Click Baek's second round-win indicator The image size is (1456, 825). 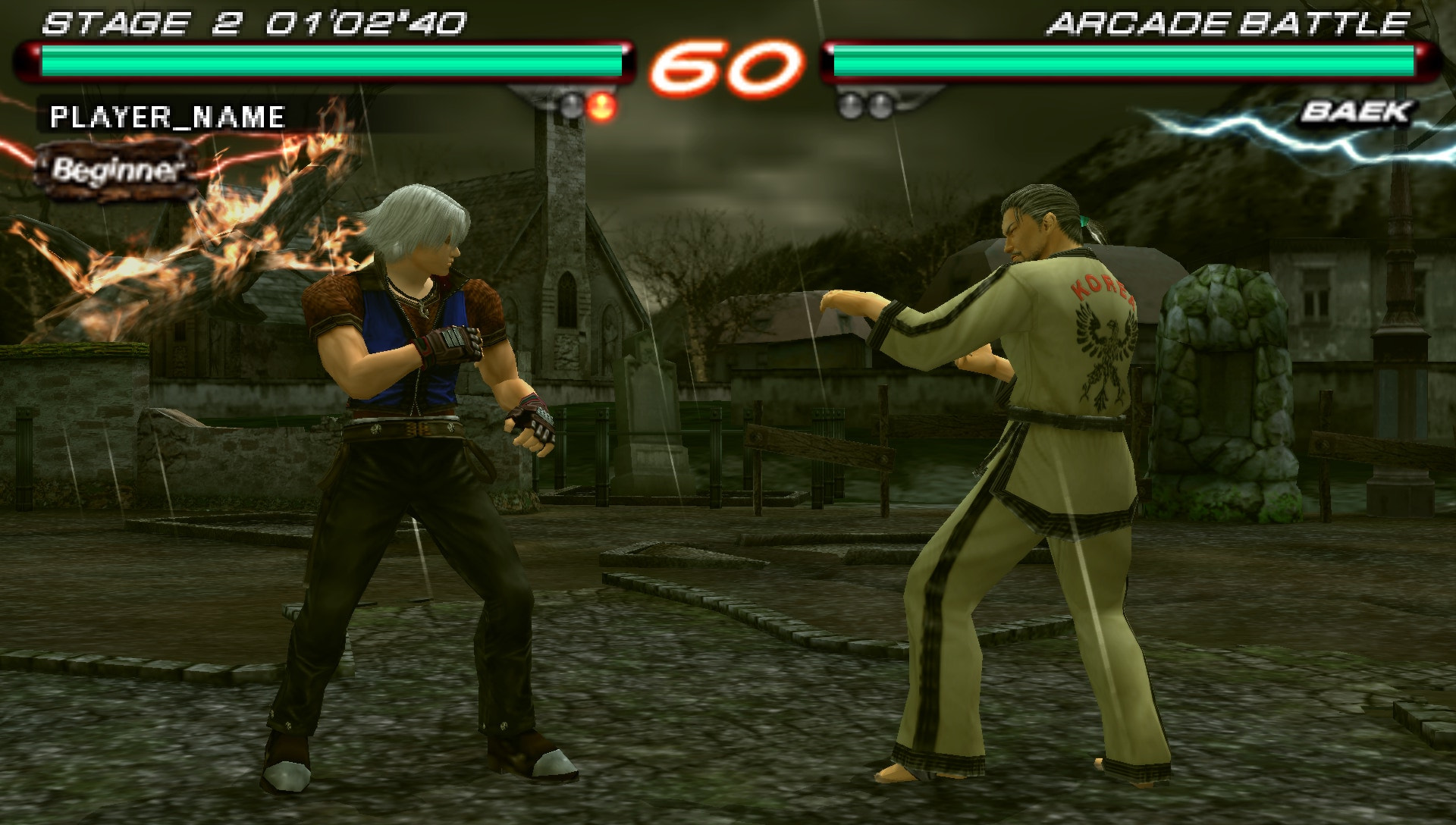(880, 105)
